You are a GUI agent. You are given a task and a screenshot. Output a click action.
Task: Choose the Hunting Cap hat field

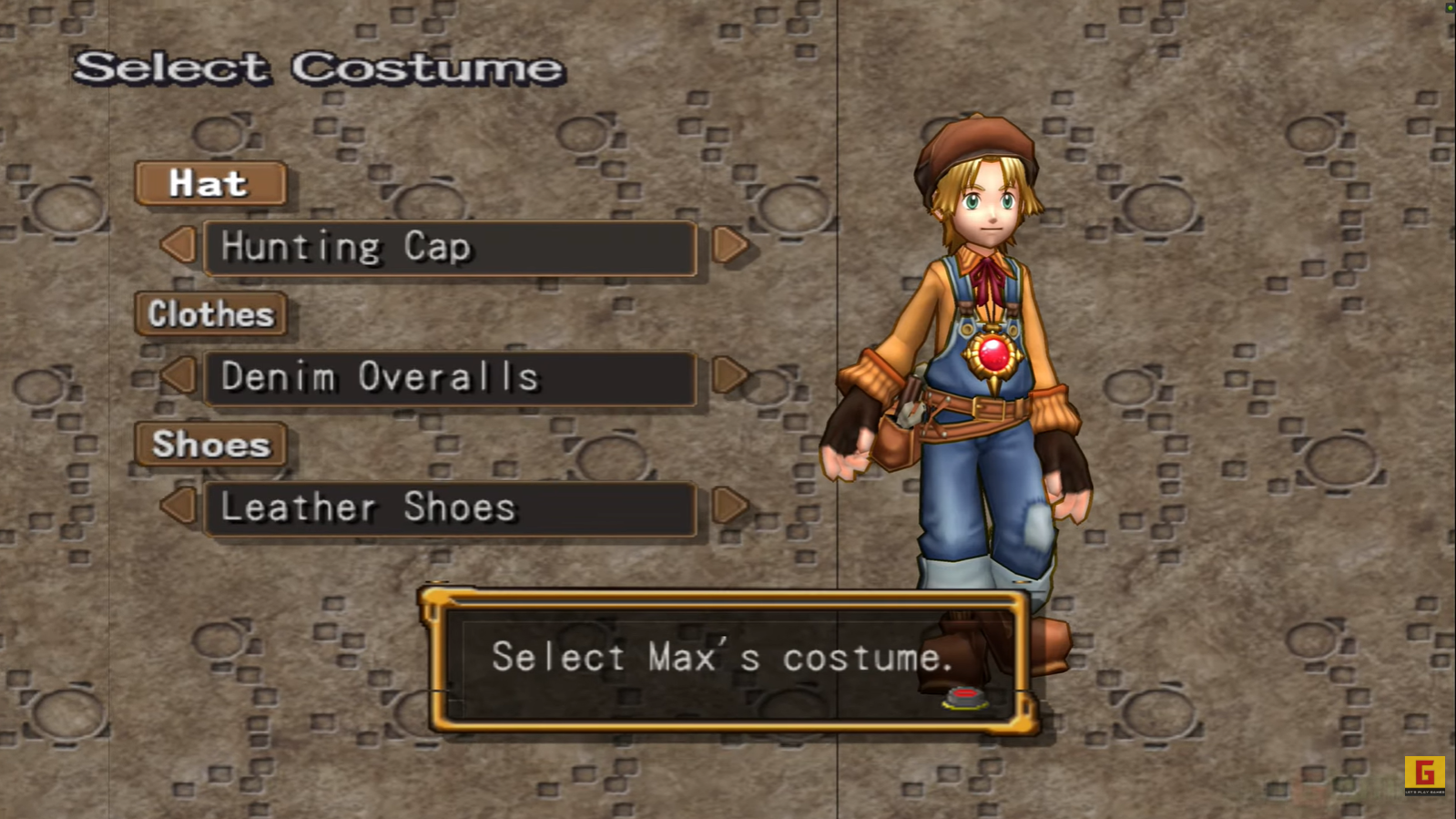coord(451,248)
